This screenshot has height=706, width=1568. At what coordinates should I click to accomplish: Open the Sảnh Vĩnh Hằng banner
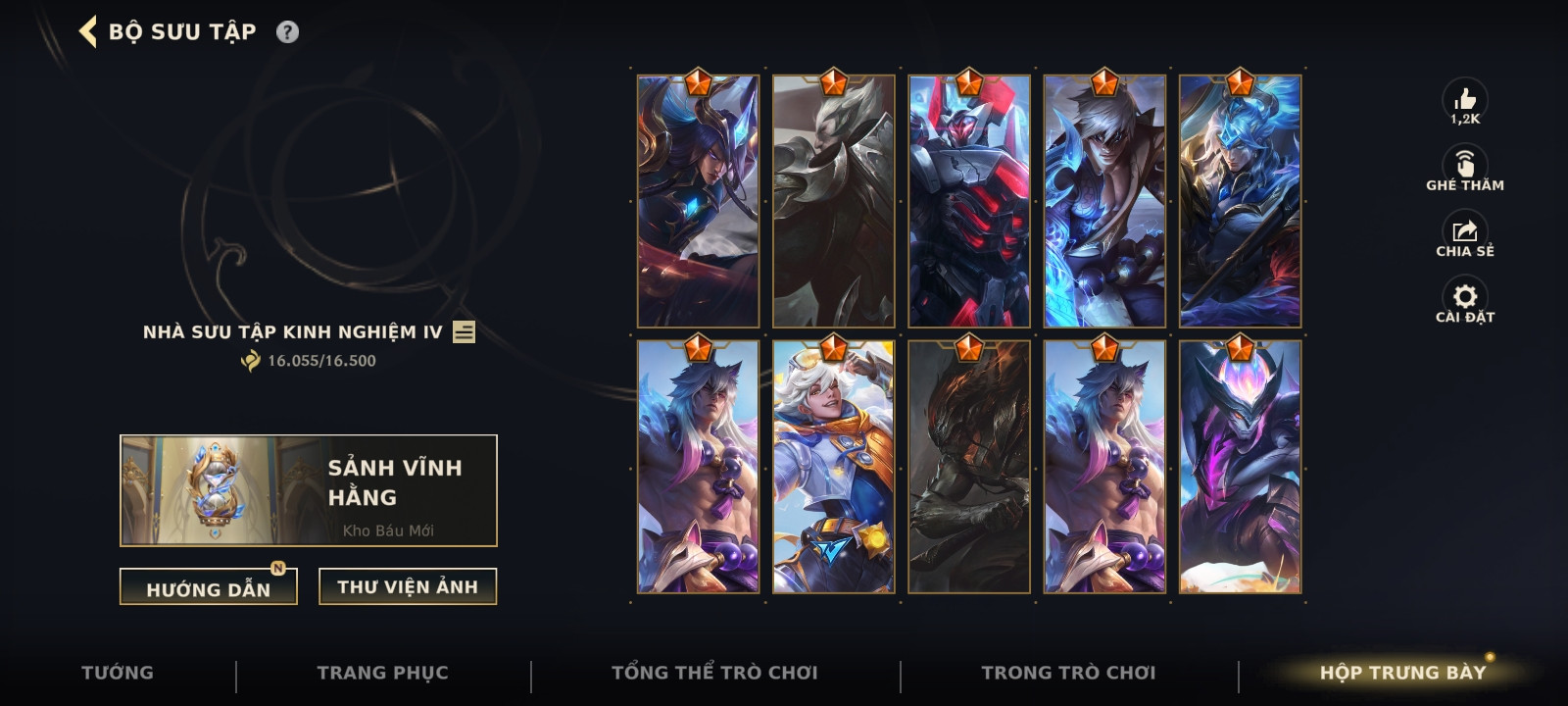tap(308, 490)
